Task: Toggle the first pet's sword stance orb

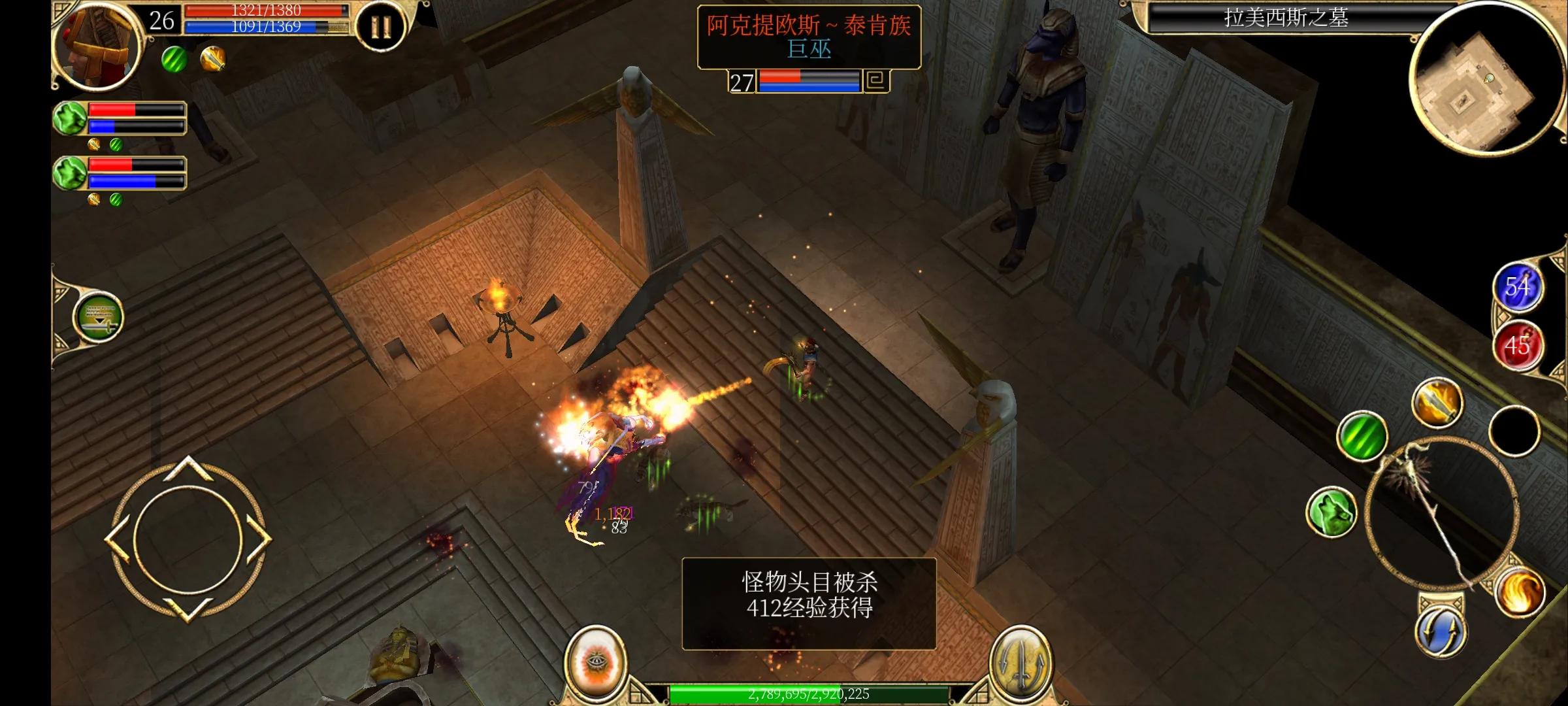Action: click(x=95, y=144)
